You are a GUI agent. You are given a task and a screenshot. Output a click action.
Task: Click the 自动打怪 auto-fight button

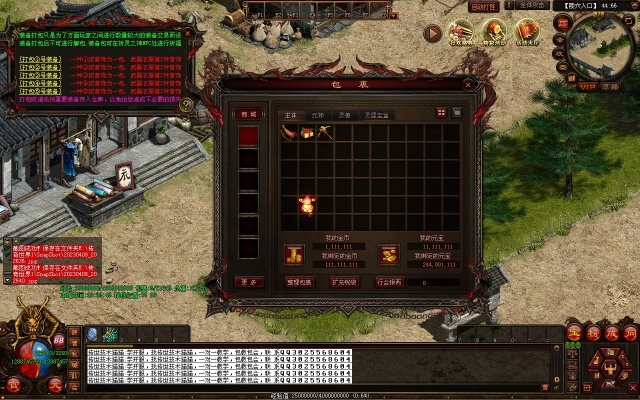pos(482,6)
